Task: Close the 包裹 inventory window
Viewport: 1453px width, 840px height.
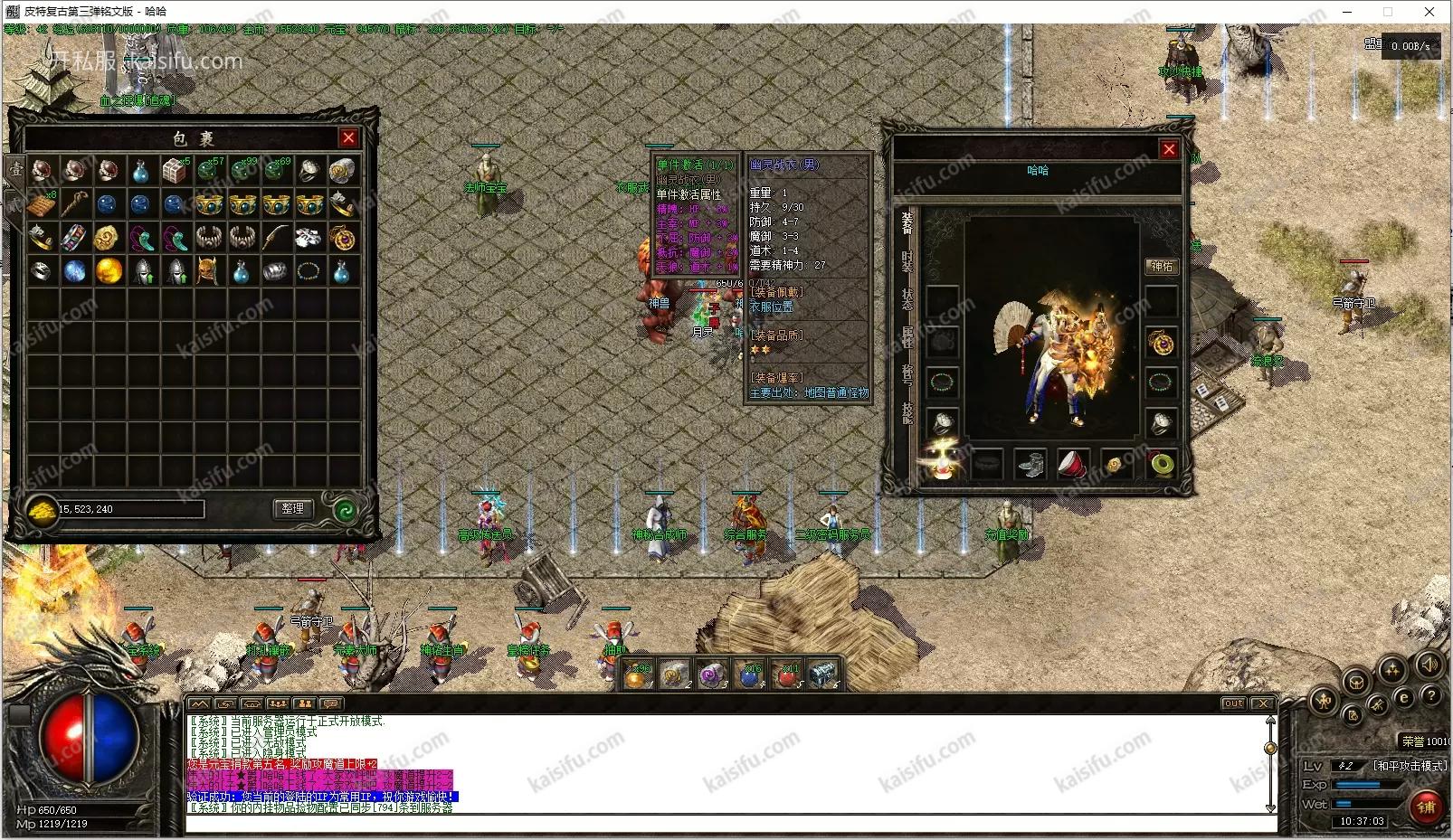Action: (x=348, y=137)
